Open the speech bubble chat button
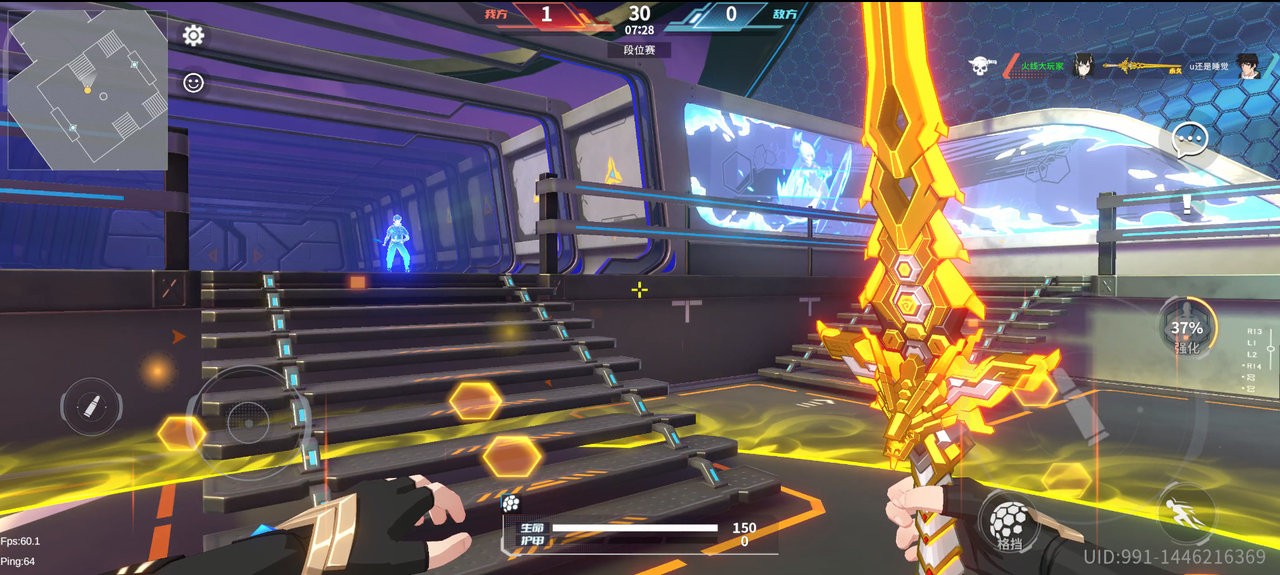This screenshot has width=1280, height=575. (1190, 141)
